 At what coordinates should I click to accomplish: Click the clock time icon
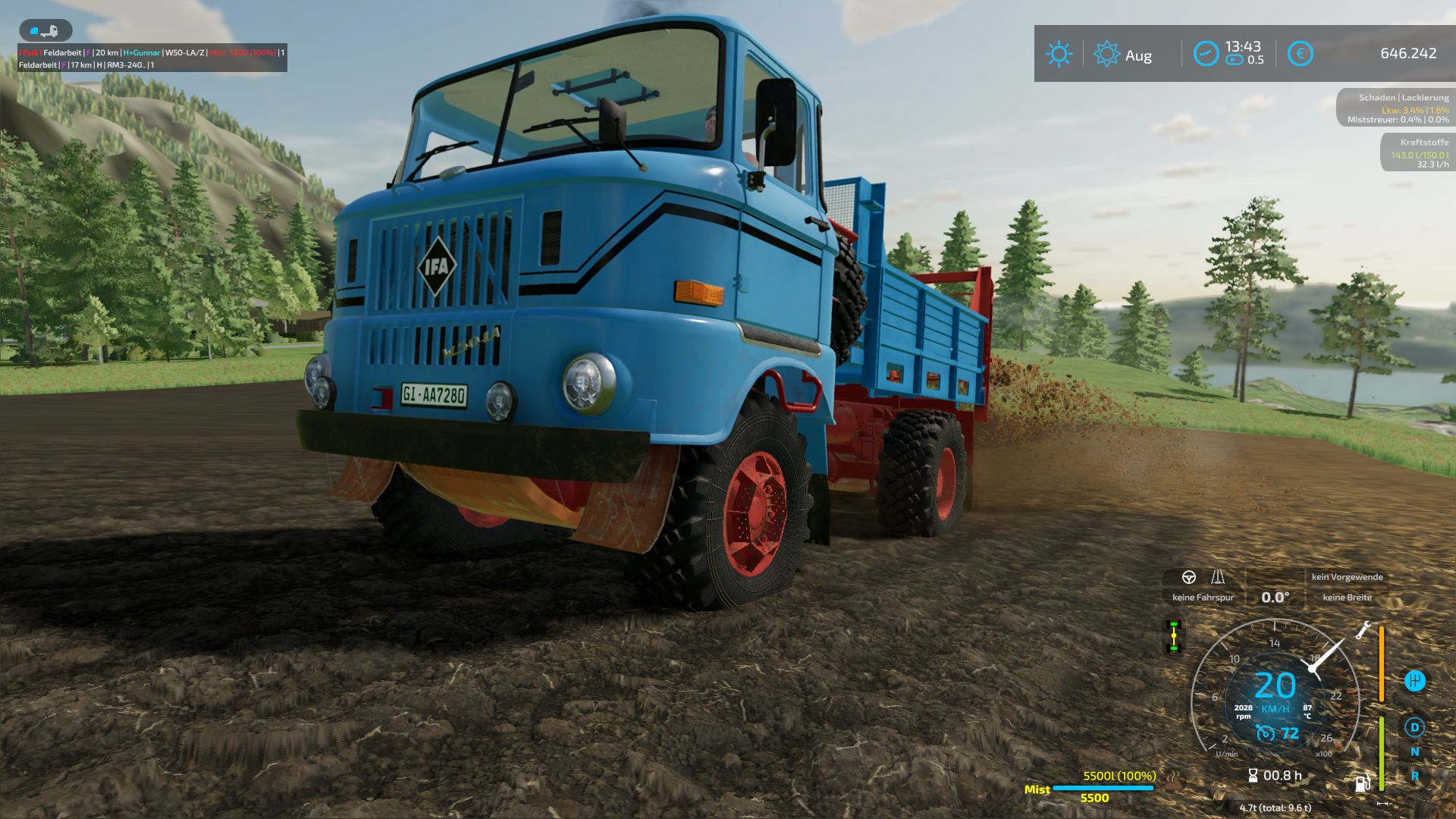pos(1206,54)
